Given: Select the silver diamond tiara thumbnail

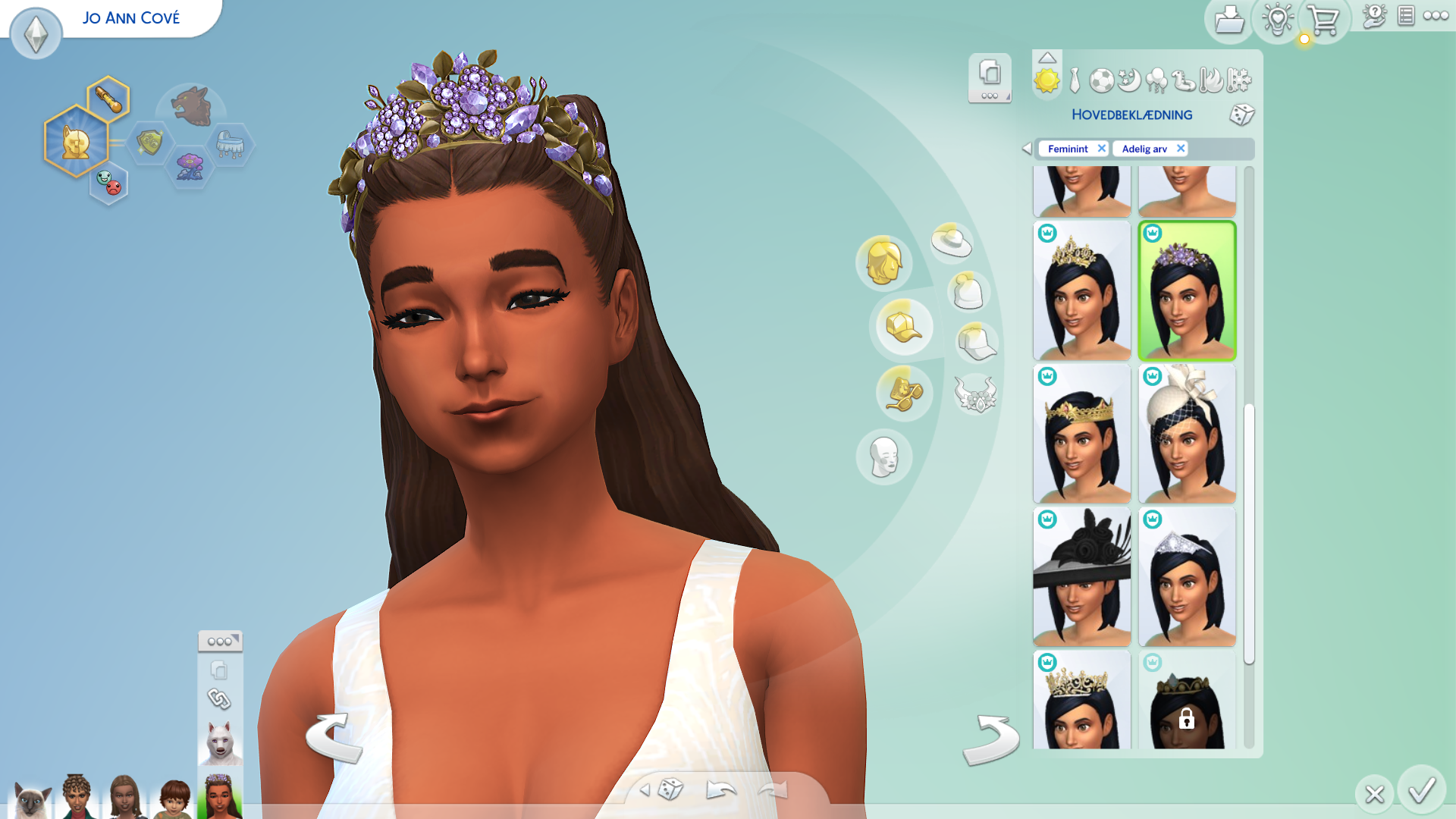Looking at the screenshot, I should (1187, 577).
